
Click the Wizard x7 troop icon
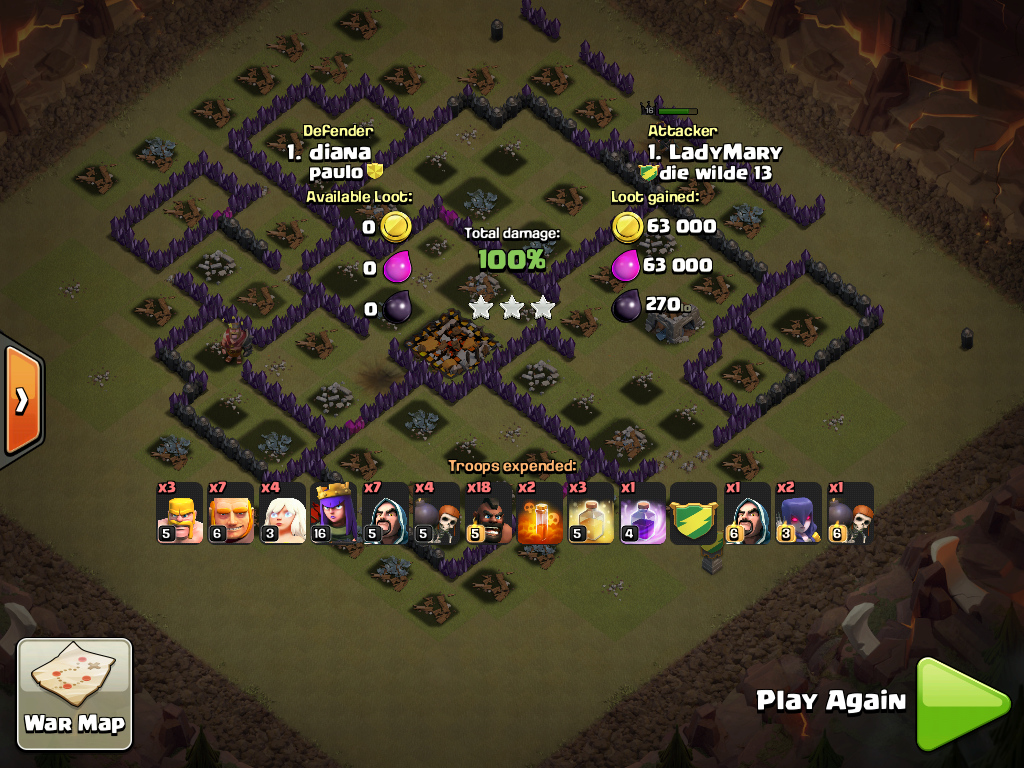pos(386,514)
